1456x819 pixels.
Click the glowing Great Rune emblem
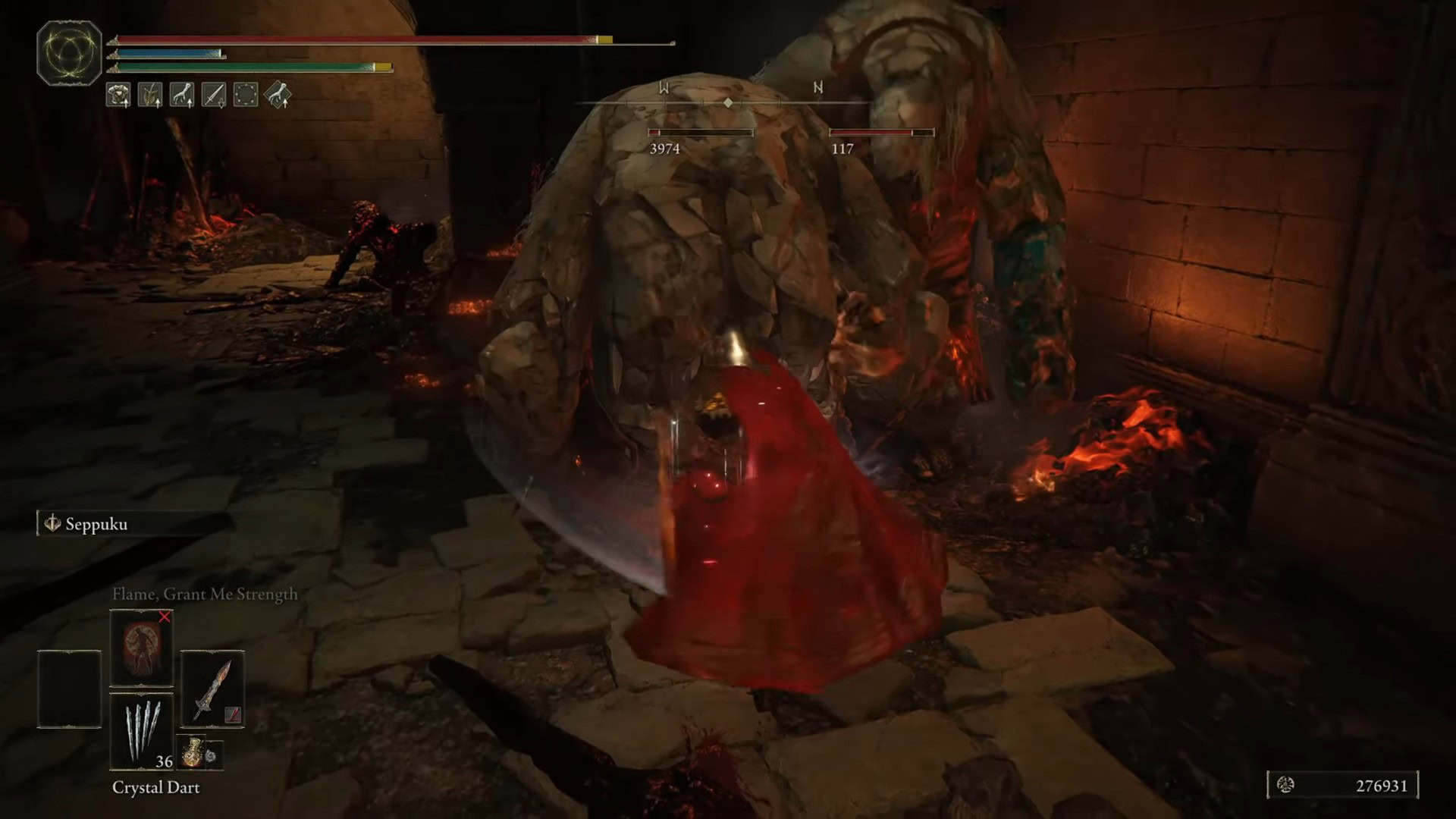69,52
